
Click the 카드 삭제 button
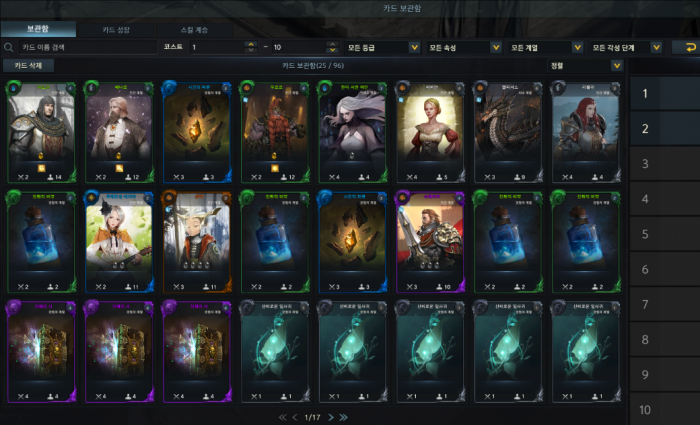(28, 66)
